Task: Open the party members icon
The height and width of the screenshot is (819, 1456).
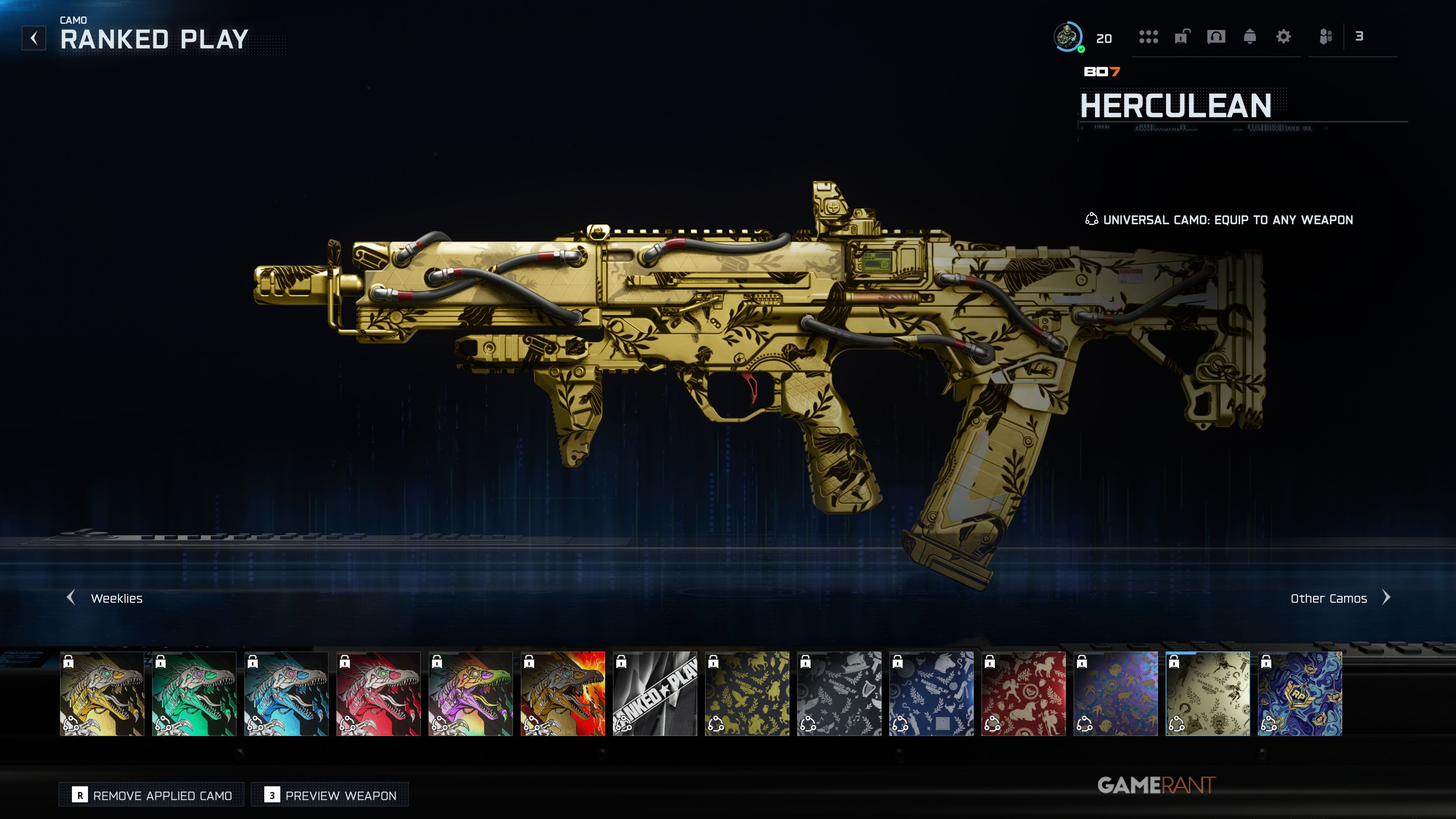Action: click(1326, 37)
